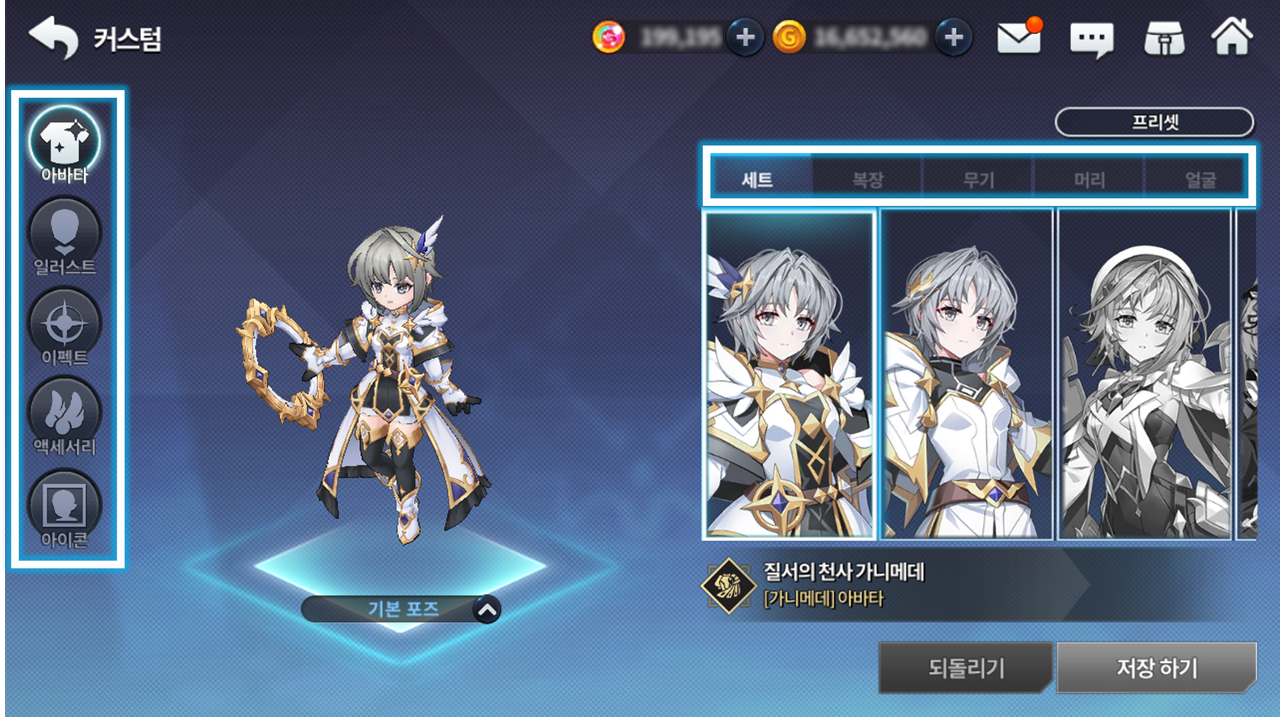This screenshot has height=717, width=1280.
Task: Open the 프리셋 presets button
Action: tap(1154, 122)
